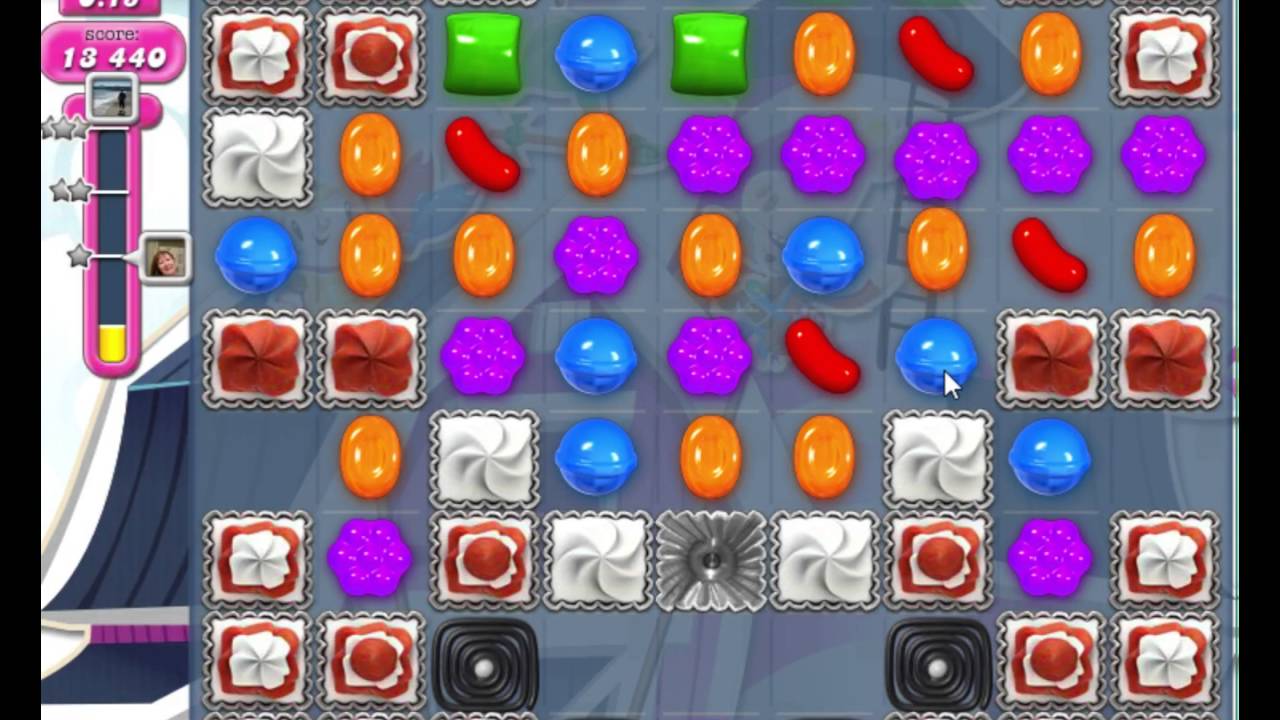1280x720 pixels.
Task: Select the purple candy in the bottom-left area
Action: [x=371, y=560]
